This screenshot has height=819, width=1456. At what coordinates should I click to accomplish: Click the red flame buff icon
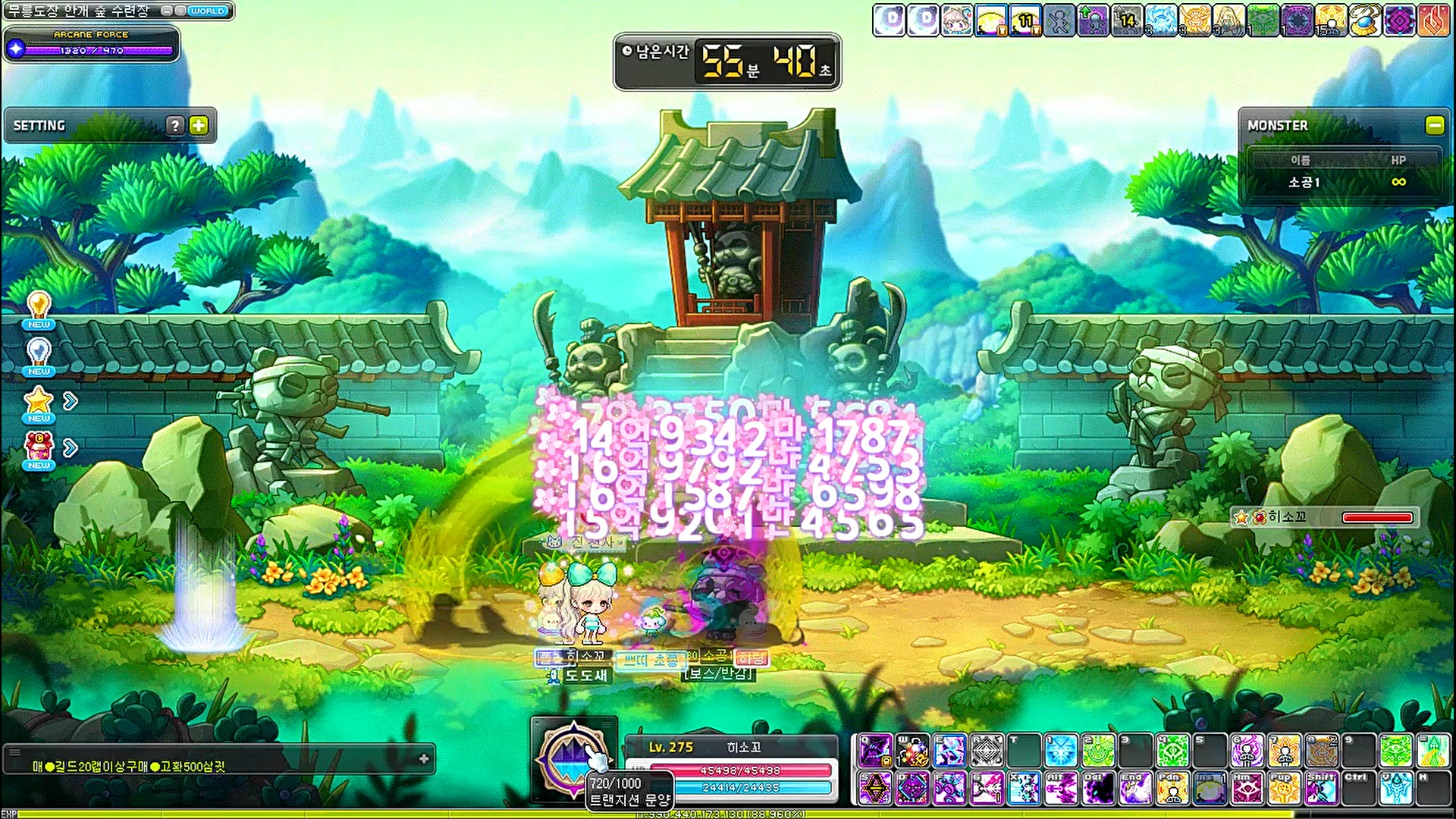pos(1433,20)
